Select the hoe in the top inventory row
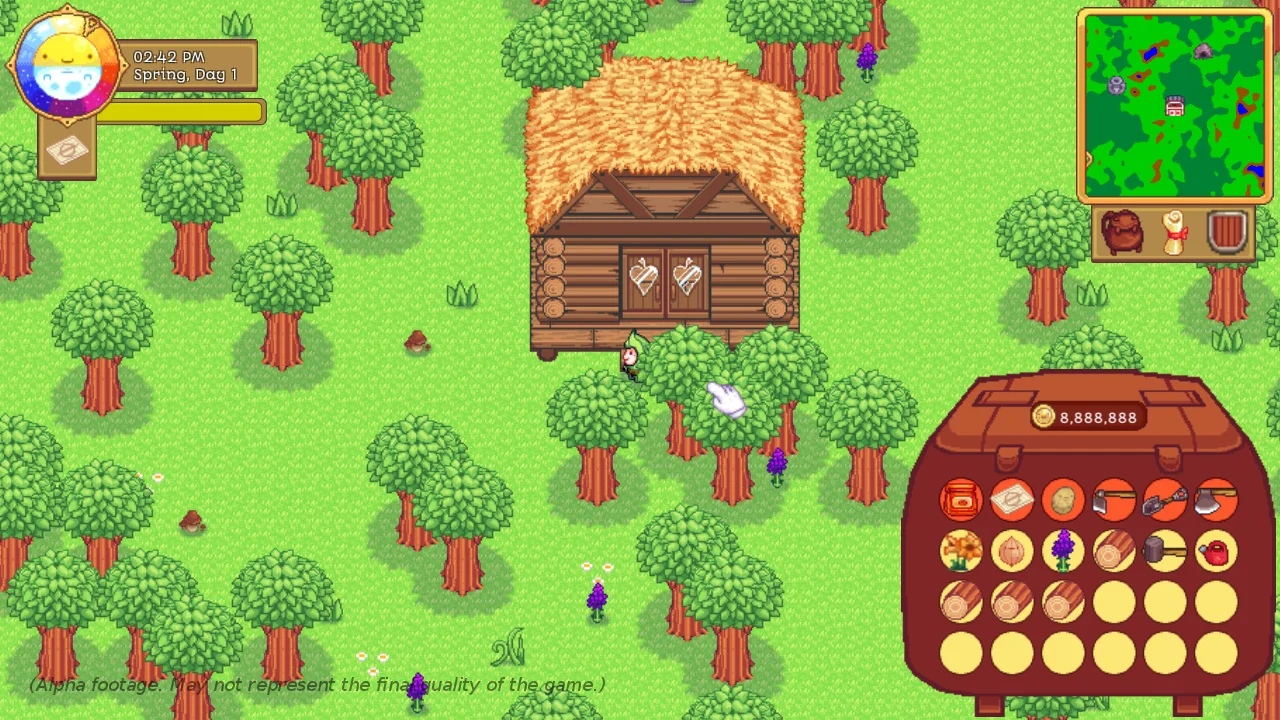Screen dimensions: 1280x720 pos(1113,500)
